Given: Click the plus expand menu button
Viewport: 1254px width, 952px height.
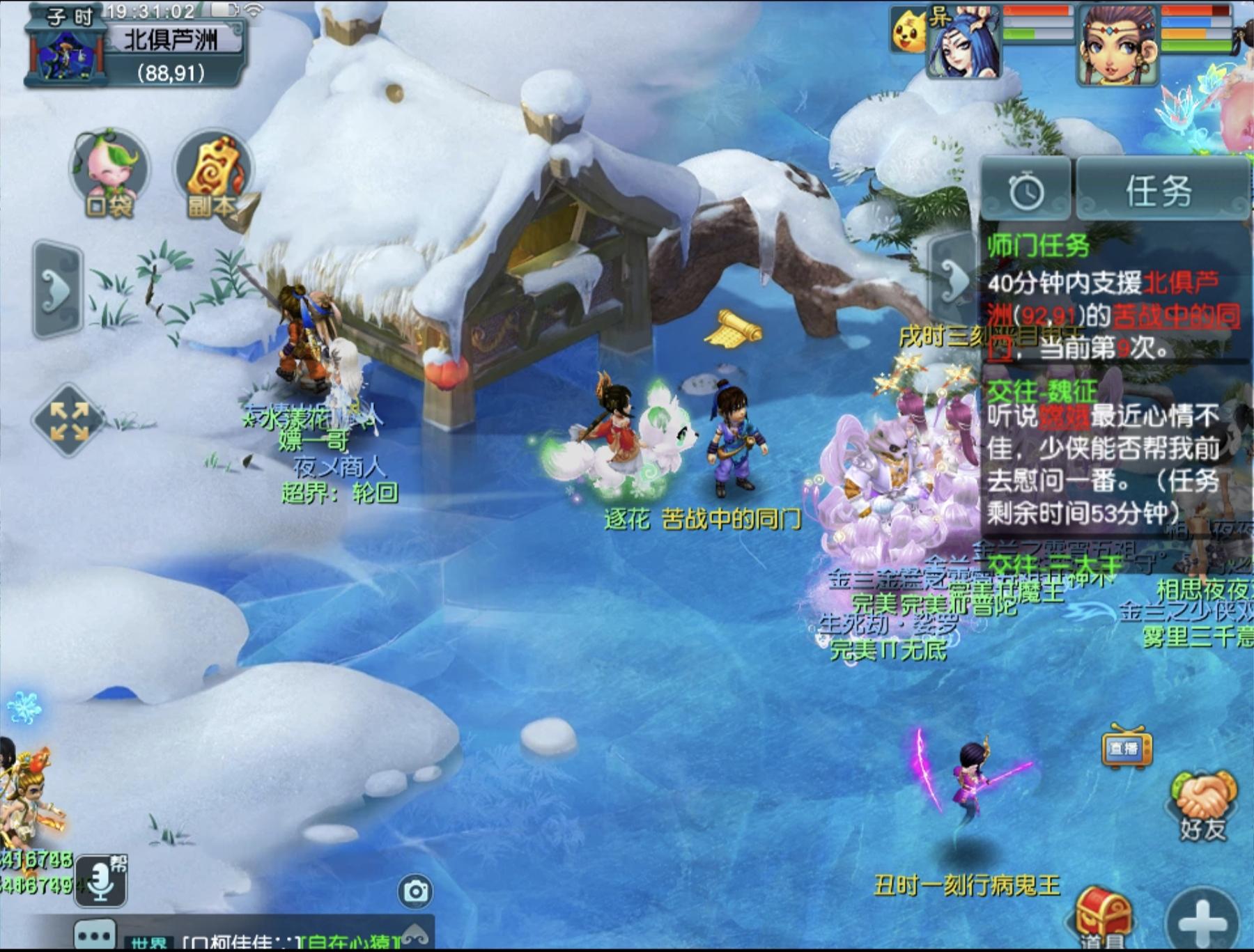Looking at the screenshot, I should tap(1203, 921).
